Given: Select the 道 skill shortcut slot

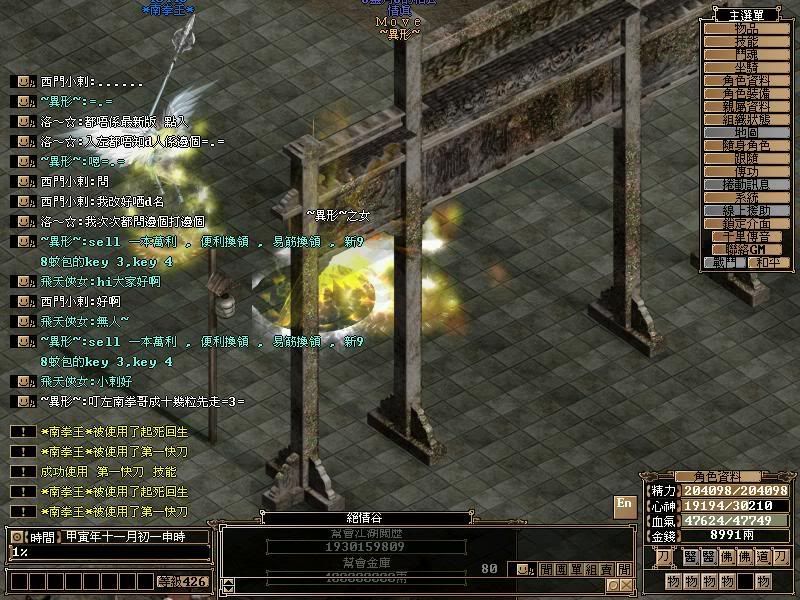Looking at the screenshot, I should 763,556.
